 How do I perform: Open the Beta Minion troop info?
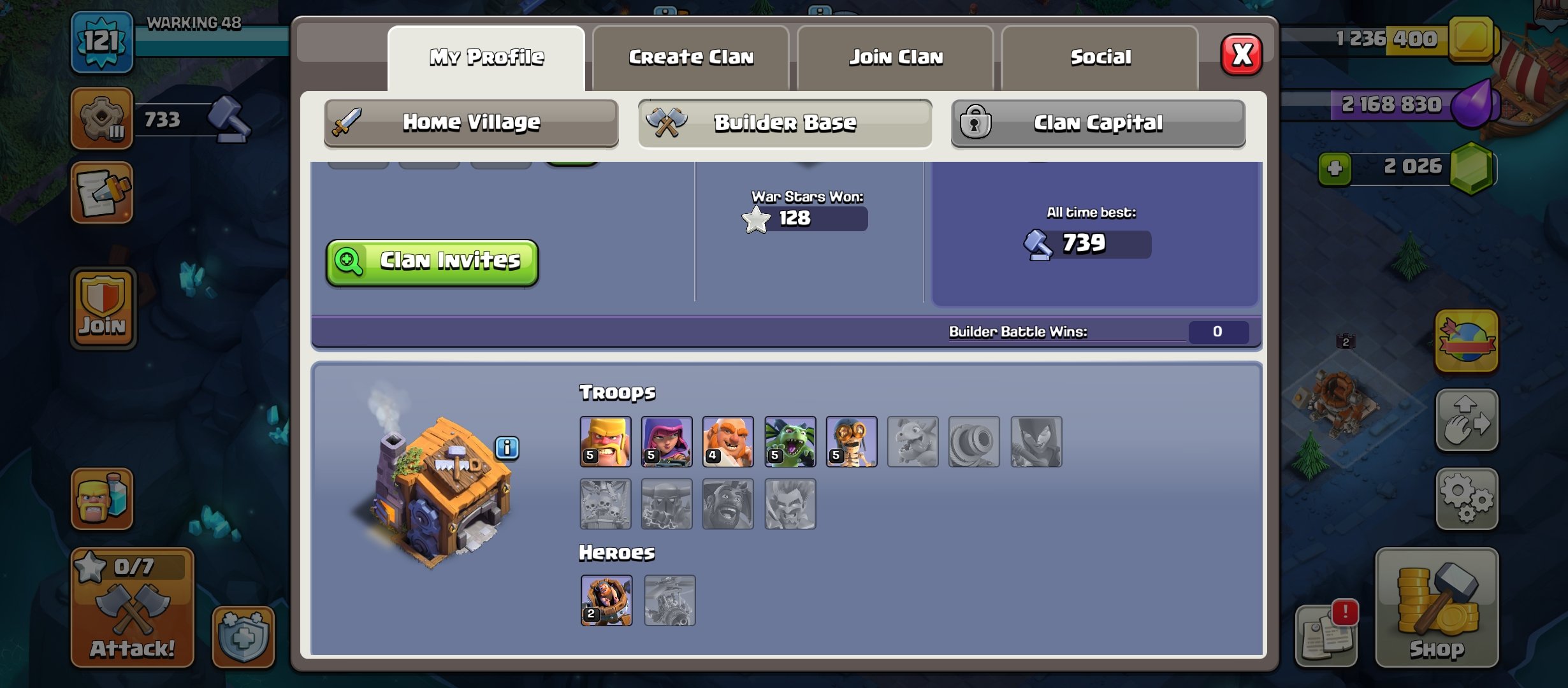coord(790,441)
